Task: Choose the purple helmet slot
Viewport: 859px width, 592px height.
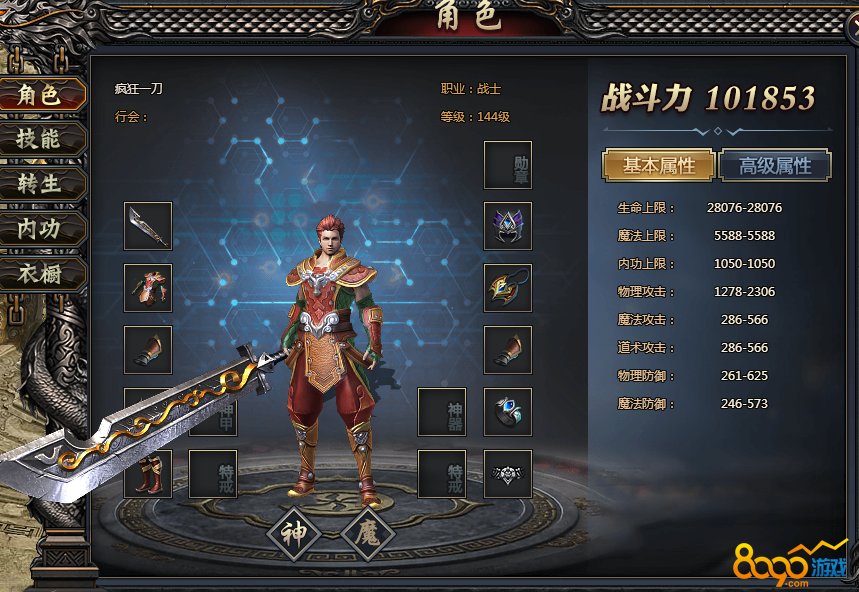Action: [x=508, y=226]
